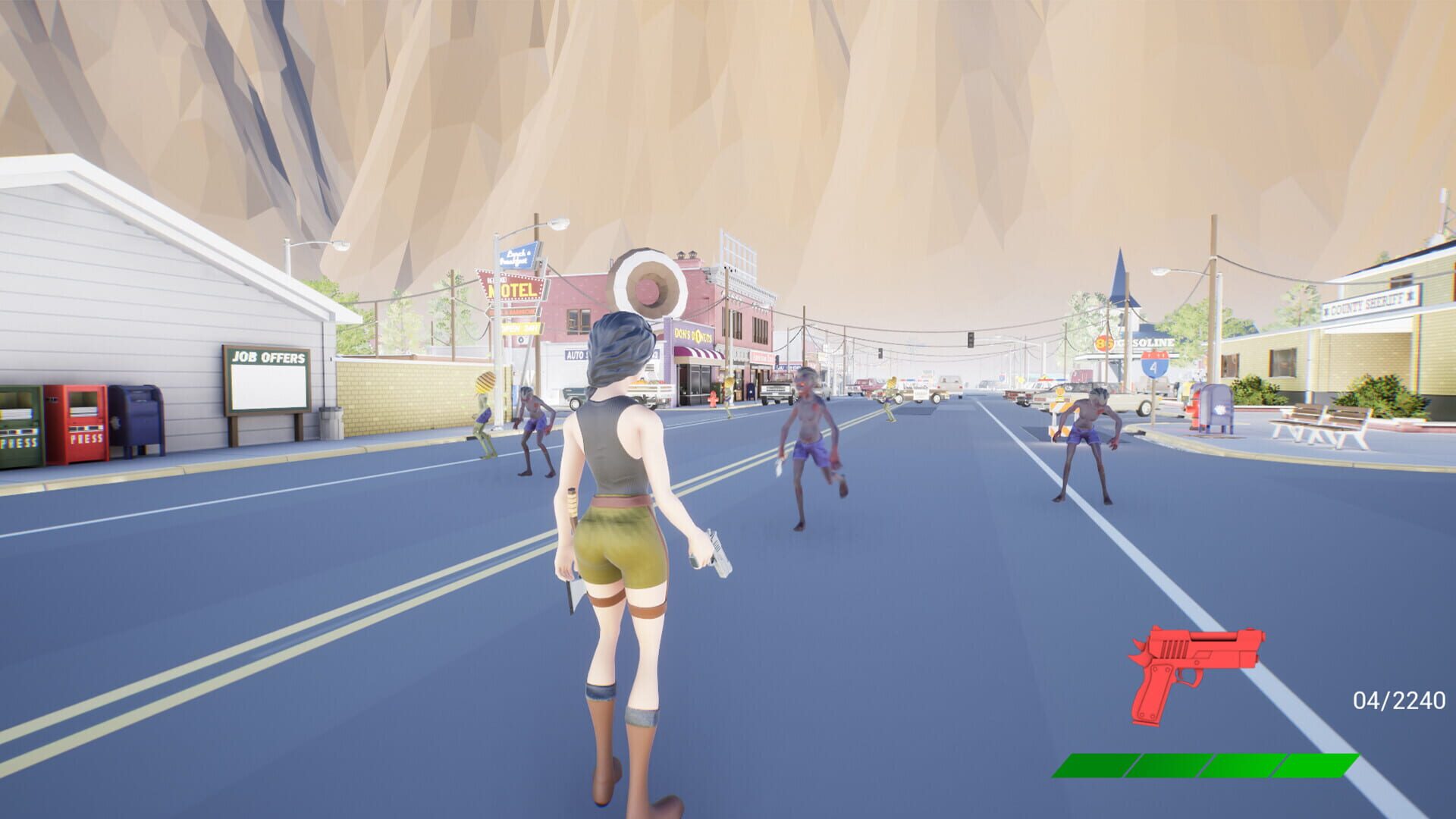Select the red pistol weapon icon
1456x819 pixels.
point(1191,667)
